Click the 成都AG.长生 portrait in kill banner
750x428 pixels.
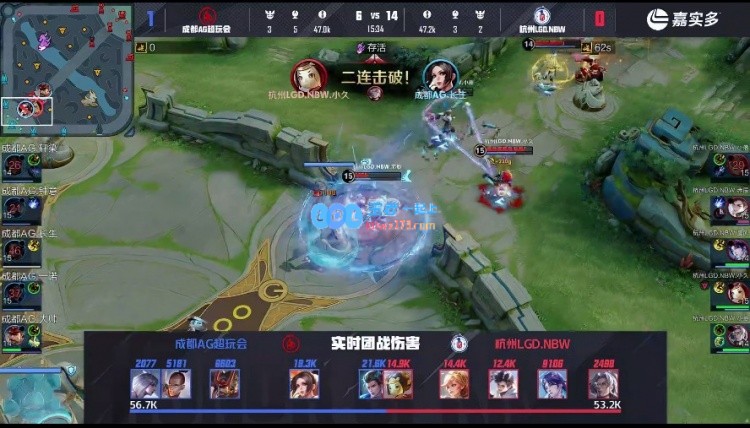[440, 76]
